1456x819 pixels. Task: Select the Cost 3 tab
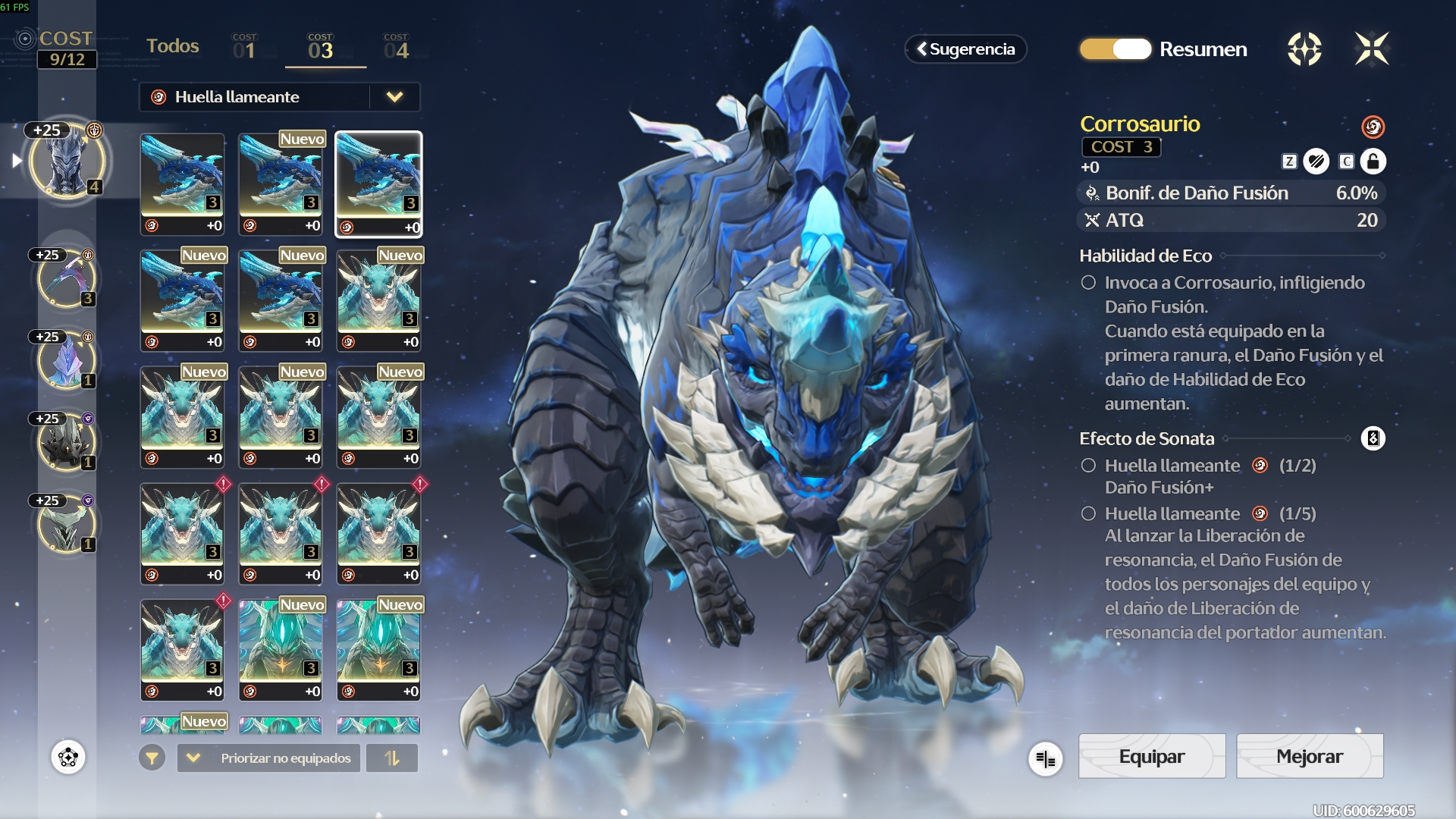(x=321, y=48)
